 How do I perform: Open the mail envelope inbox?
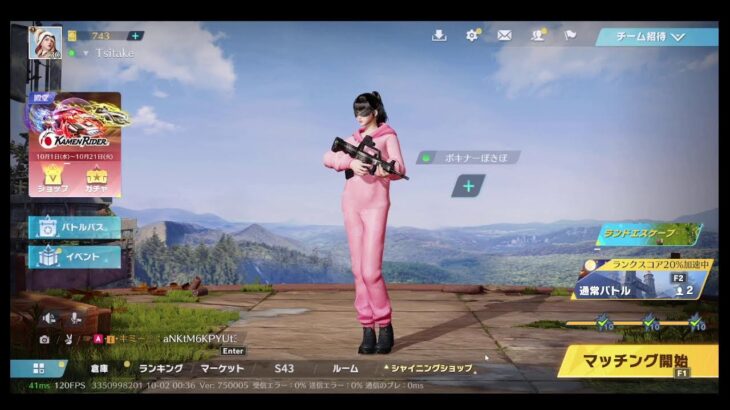coord(504,35)
